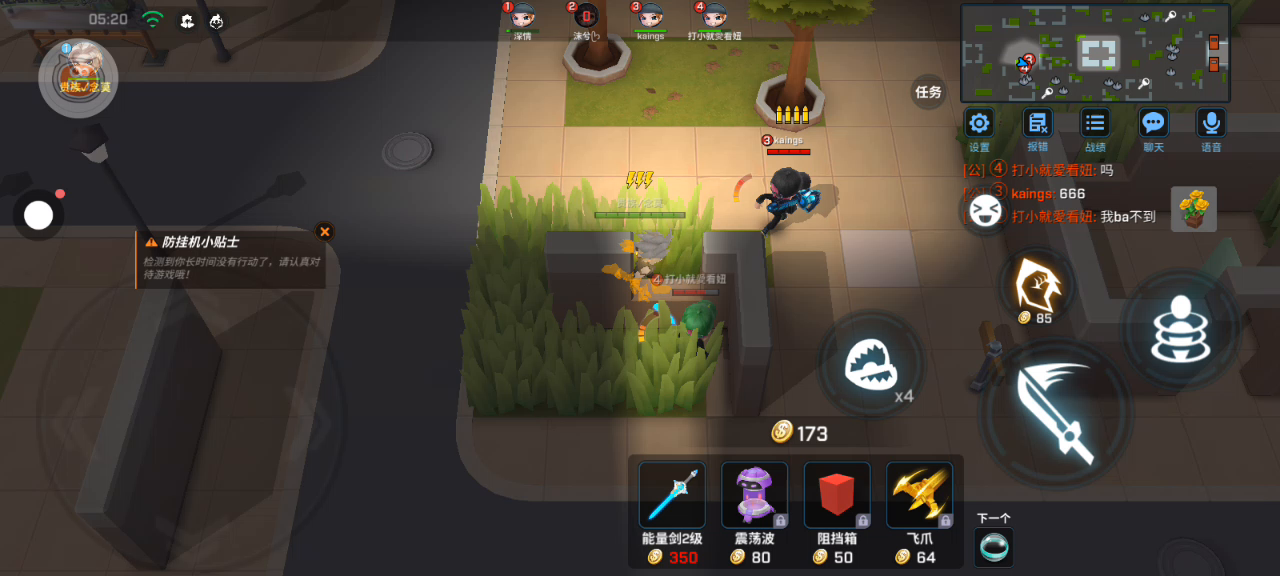Open the laughing emoji emote button
Viewport: 1280px width, 576px height.
[984, 212]
